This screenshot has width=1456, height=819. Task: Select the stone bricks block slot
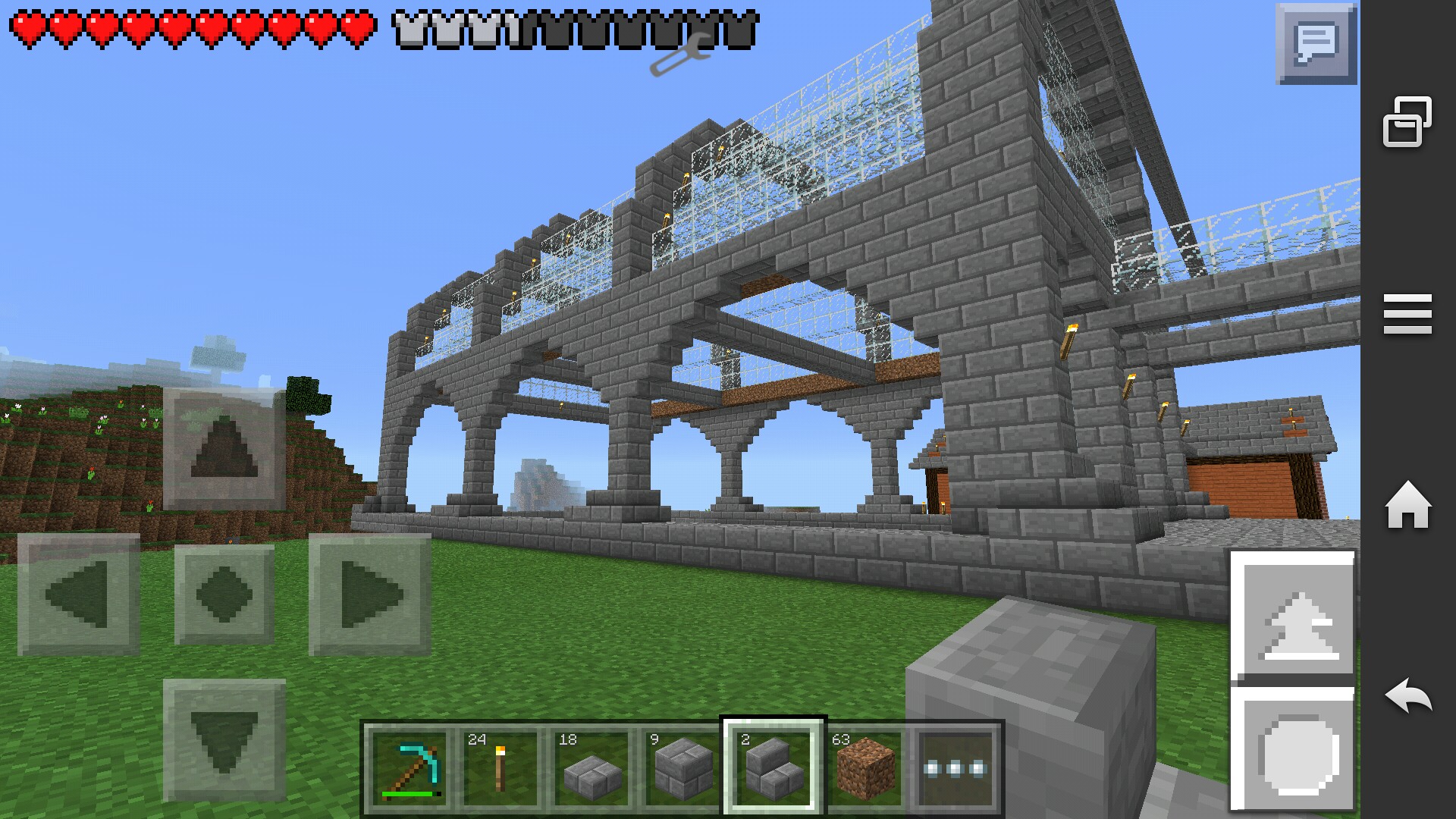click(682, 767)
